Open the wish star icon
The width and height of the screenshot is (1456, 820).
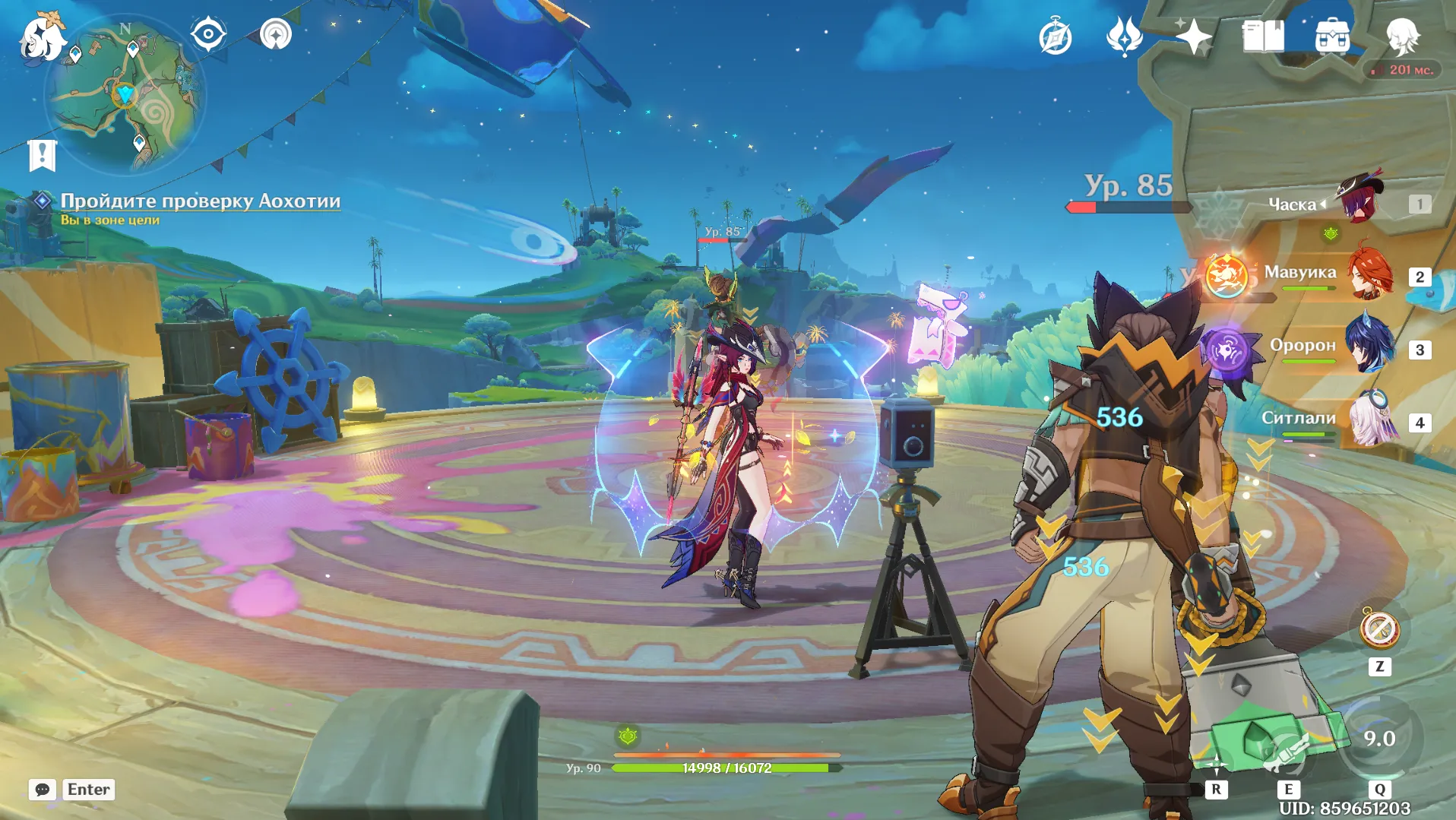click(1193, 36)
